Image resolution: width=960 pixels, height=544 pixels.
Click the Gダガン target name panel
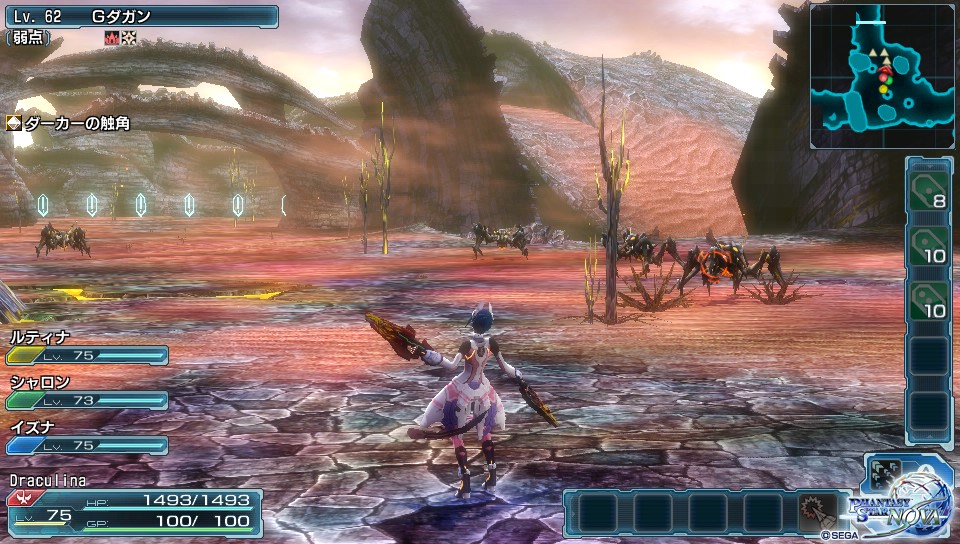point(140,16)
